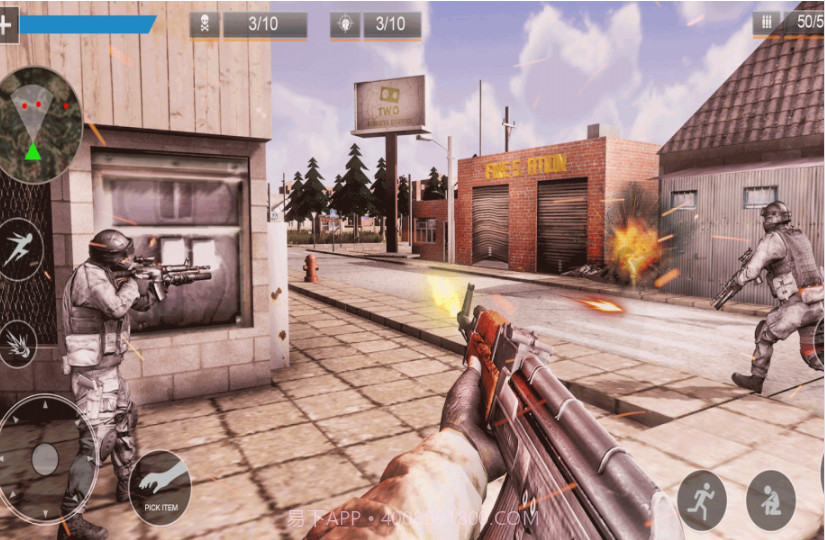The width and height of the screenshot is (825, 540).
Task: Tap the ammo magazine icon
Action: coord(767,22)
